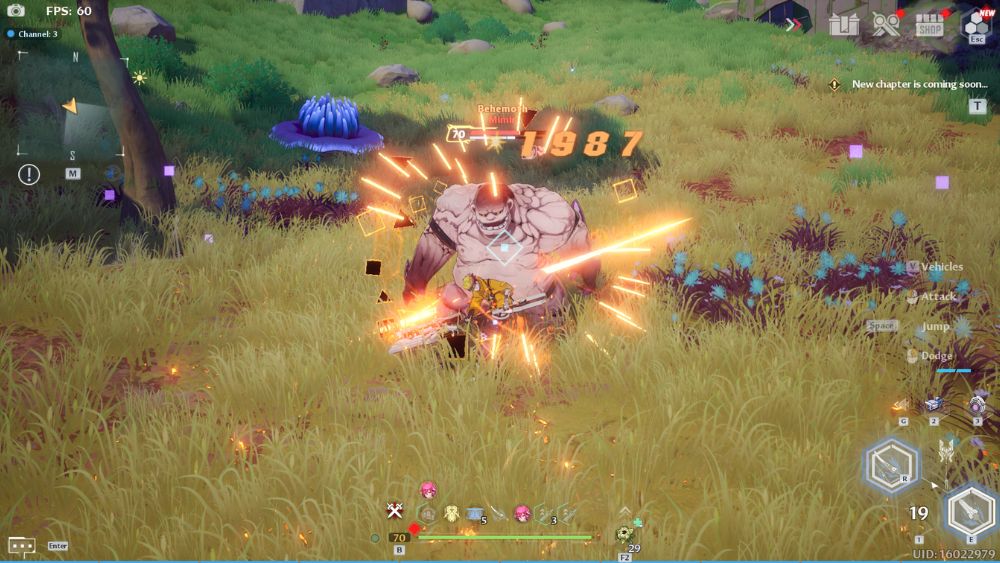
Task: Open the Shop
Action: coord(930,25)
